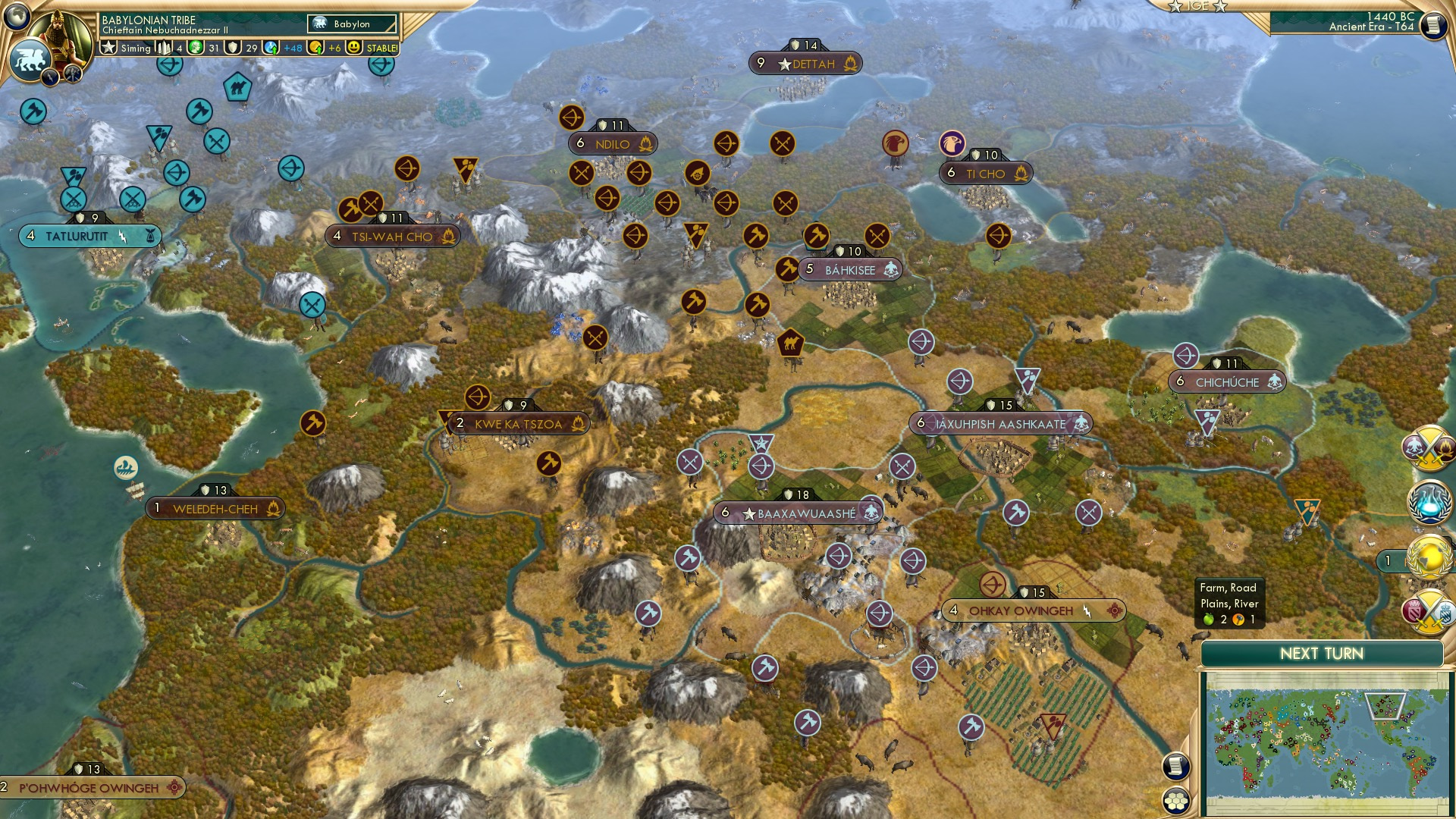Open military overview via crossed-weapons icon below portrait
The width and height of the screenshot is (1456, 819).
pyautogui.click(x=73, y=74)
